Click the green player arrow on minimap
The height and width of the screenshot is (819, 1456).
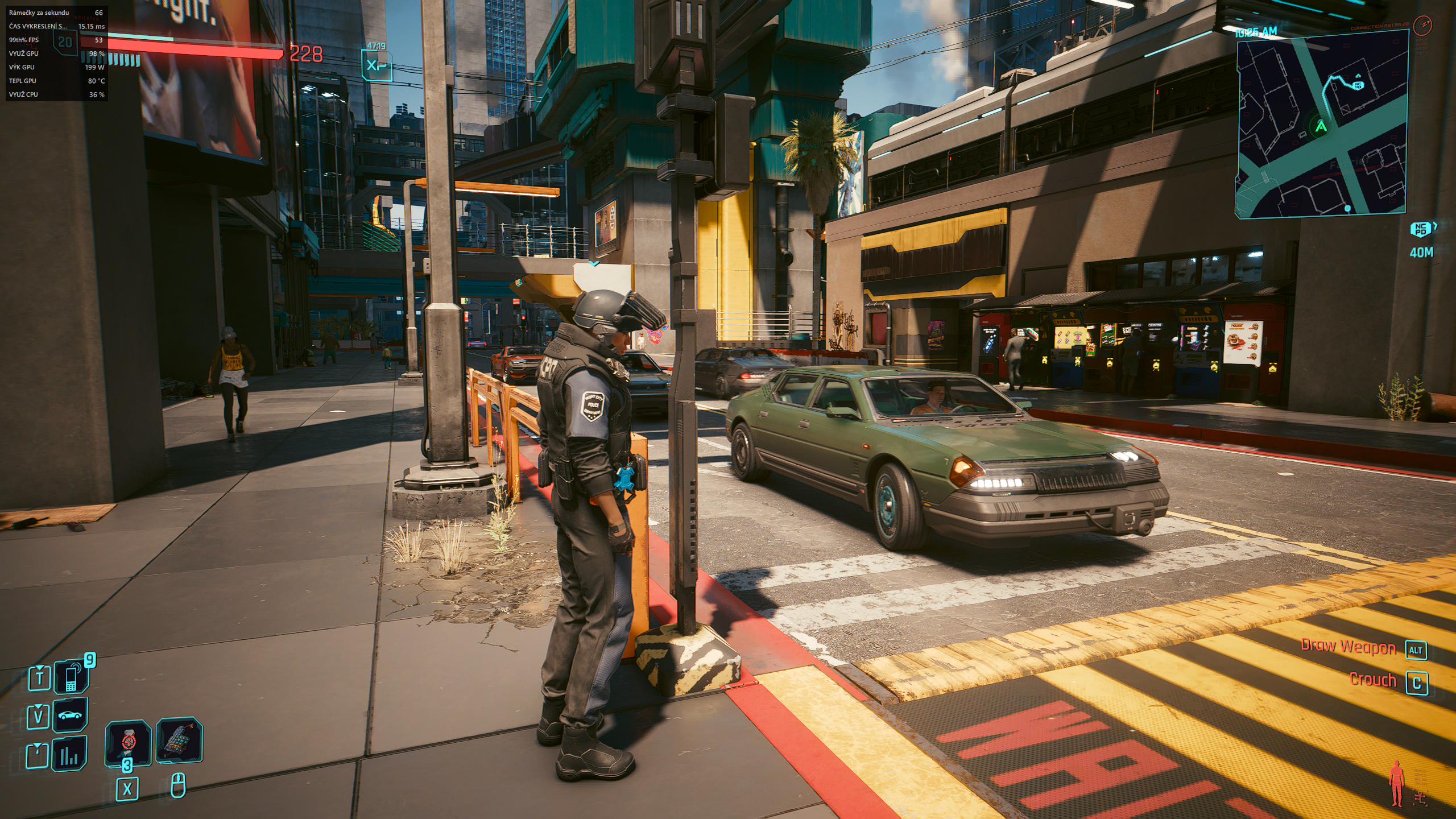click(x=1321, y=126)
